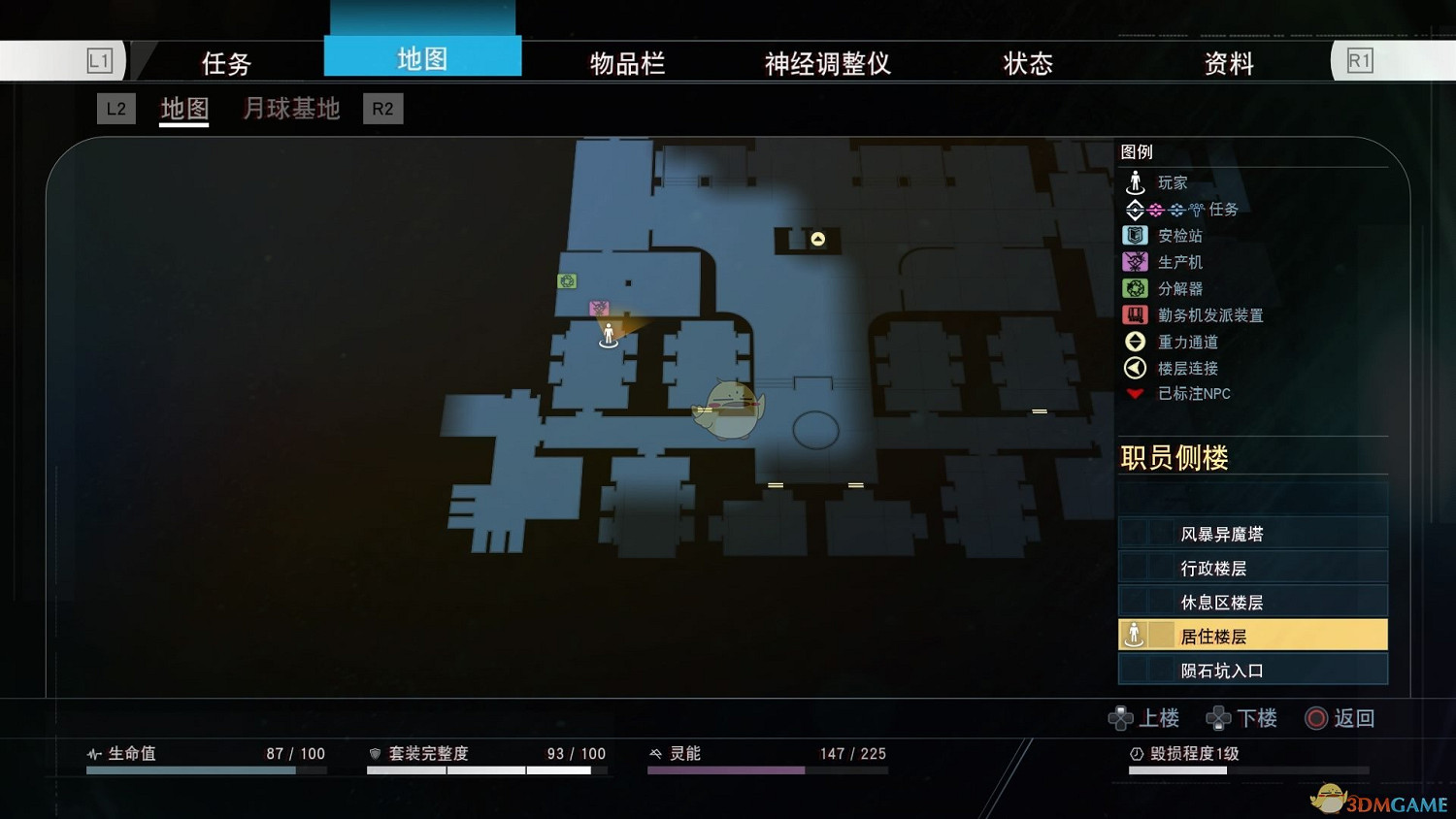
Task: Click the player marker on the map
Action: click(609, 333)
